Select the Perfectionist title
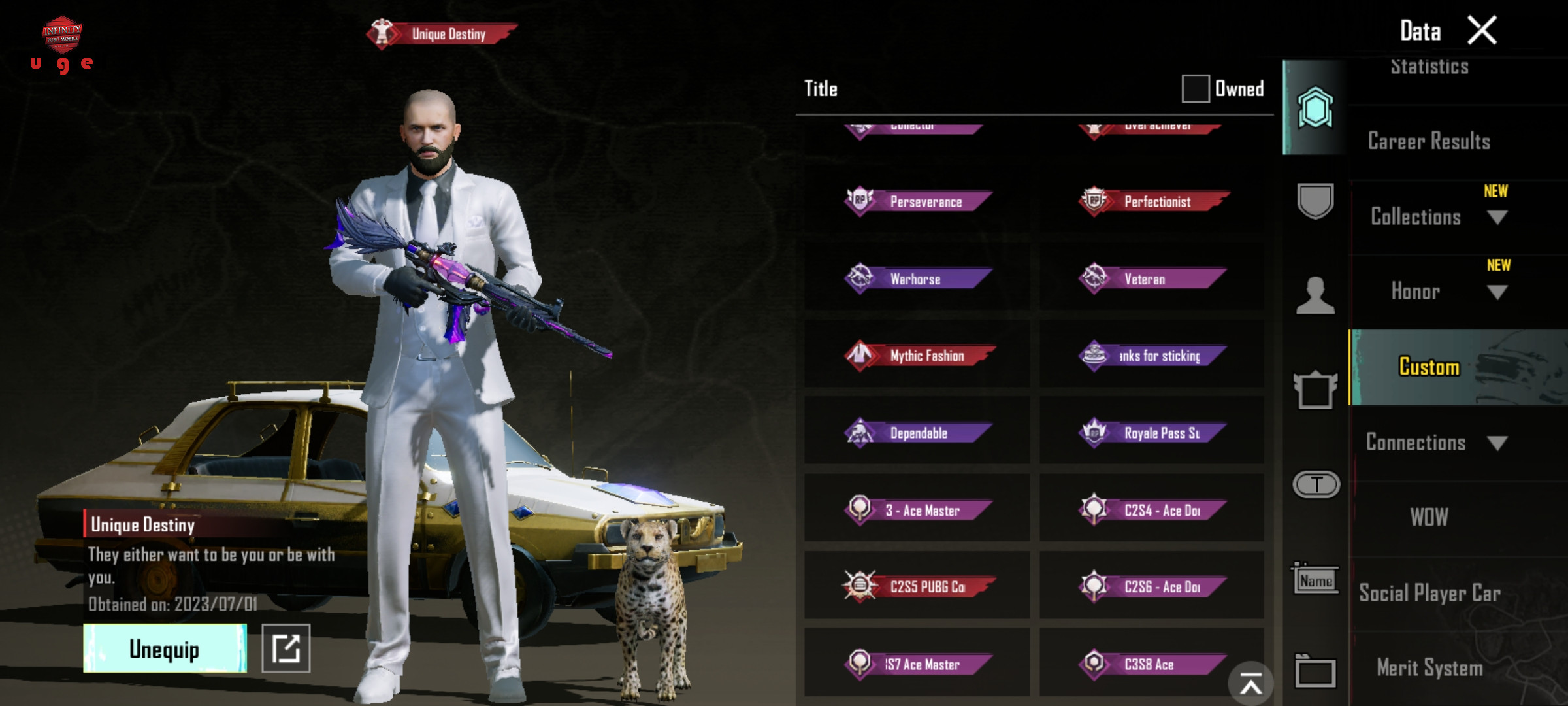The width and height of the screenshot is (1568, 706). (1153, 201)
